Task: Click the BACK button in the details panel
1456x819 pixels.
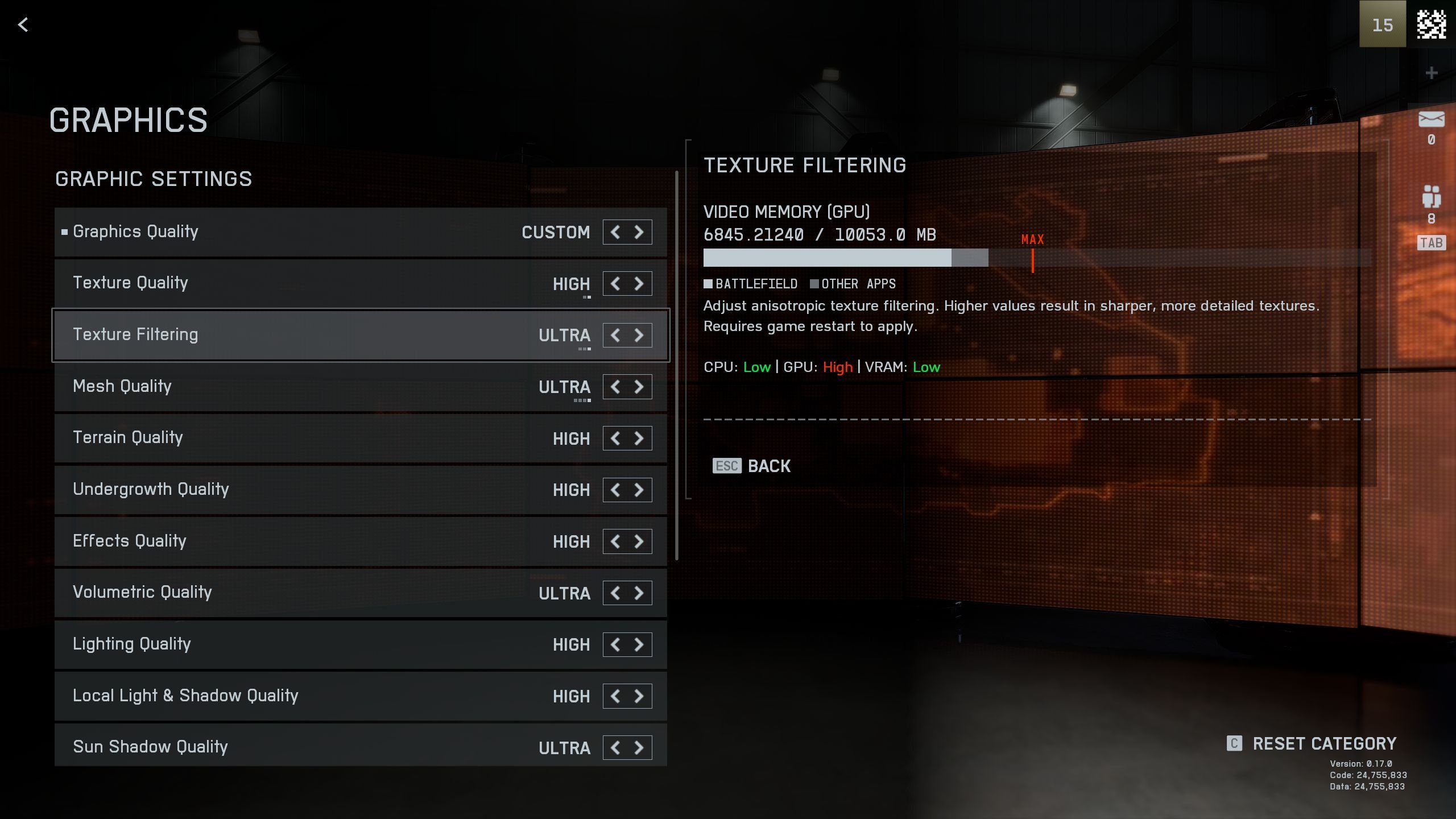Action: tap(752, 466)
